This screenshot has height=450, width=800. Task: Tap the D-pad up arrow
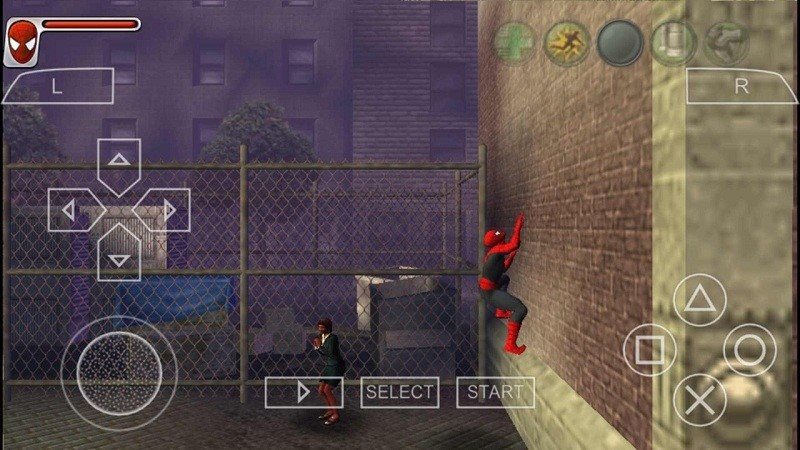(119, 160)
